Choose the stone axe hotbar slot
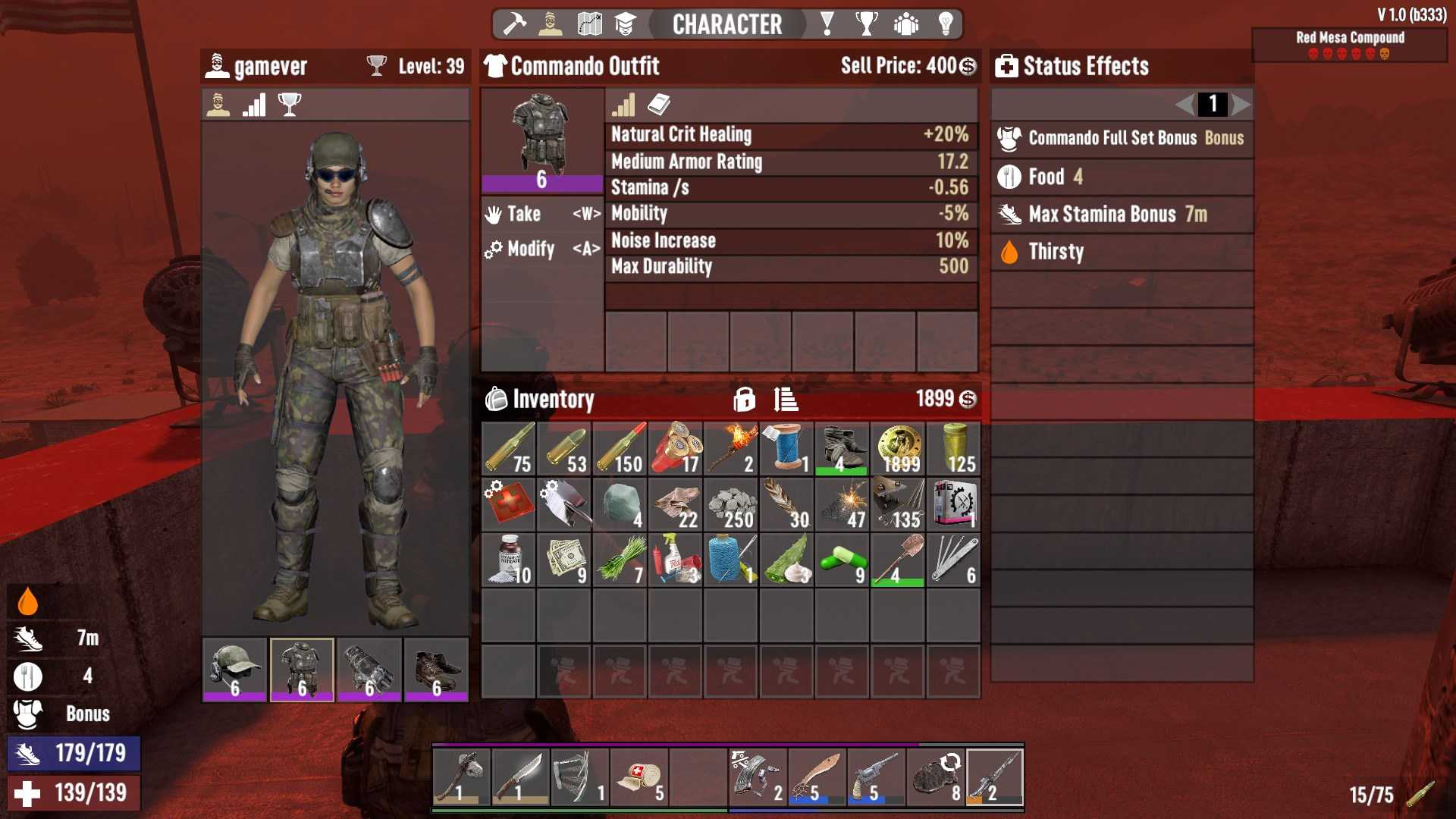The height and width of the screenshot is (819, 1456). [x=462, y=777]
